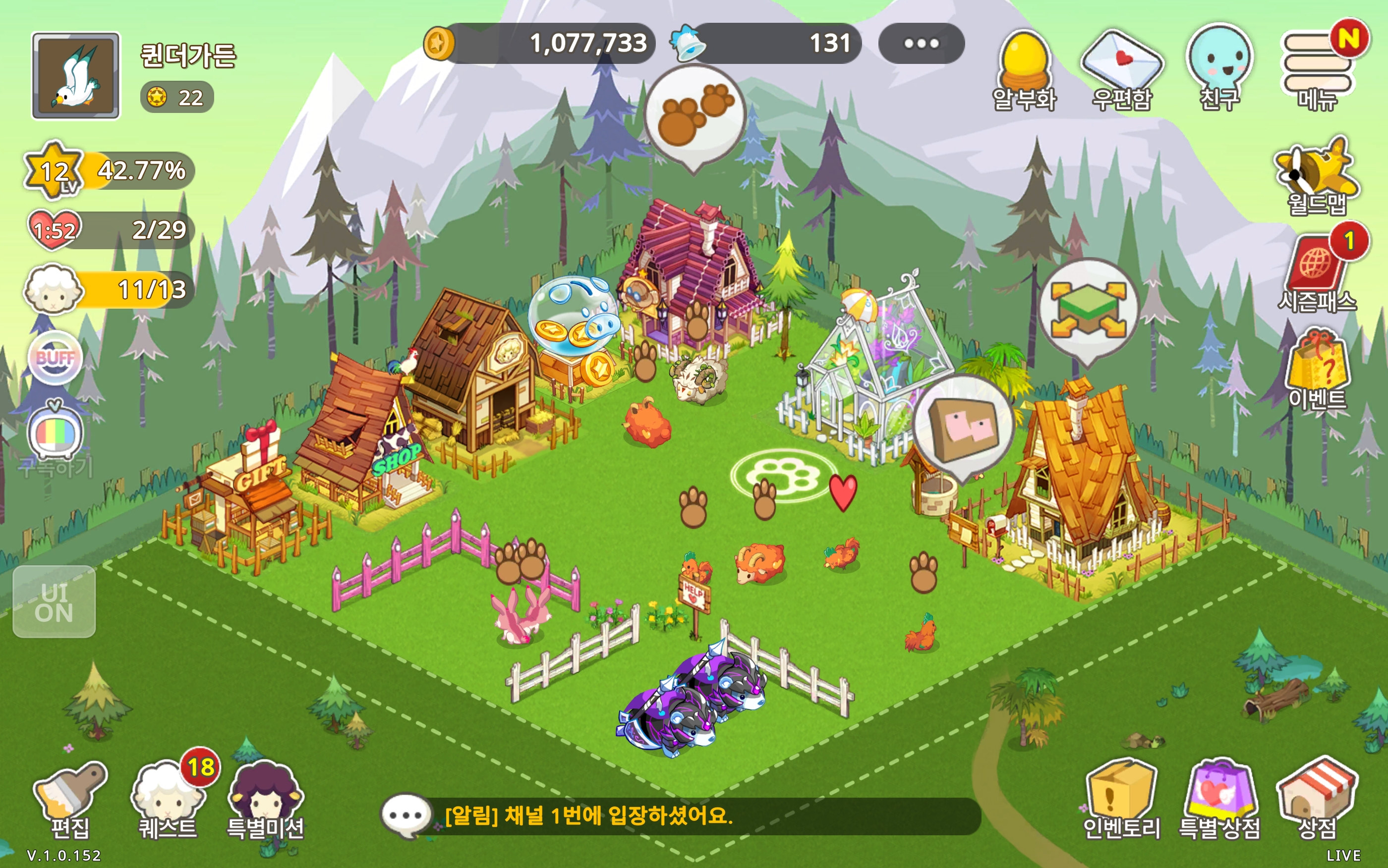Open the 월드맵 world map
The height and width of the screenshot is (868, 1388).
(x=1317, y=174)
